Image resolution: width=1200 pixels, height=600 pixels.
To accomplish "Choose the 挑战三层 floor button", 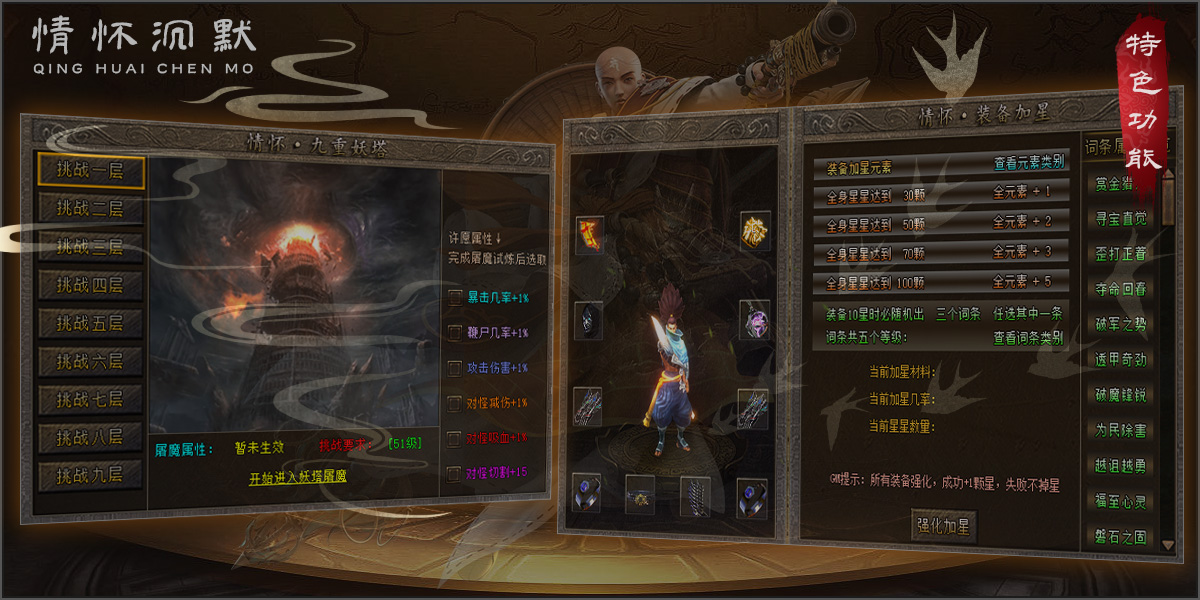I will point(91,246).
